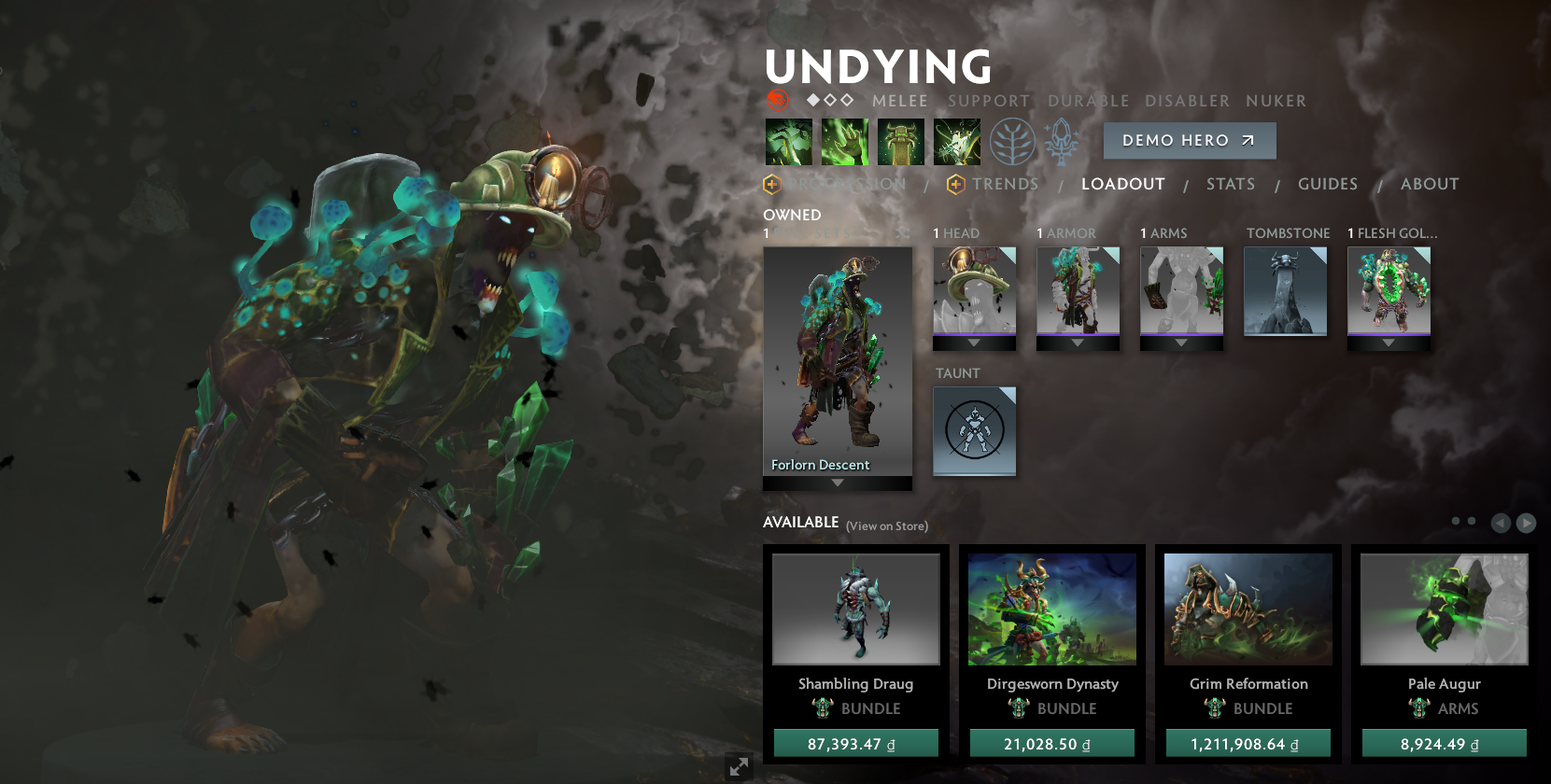Open the talent tree icon
Viewport: 1551px width, 784px height.
coord(1014,142)
